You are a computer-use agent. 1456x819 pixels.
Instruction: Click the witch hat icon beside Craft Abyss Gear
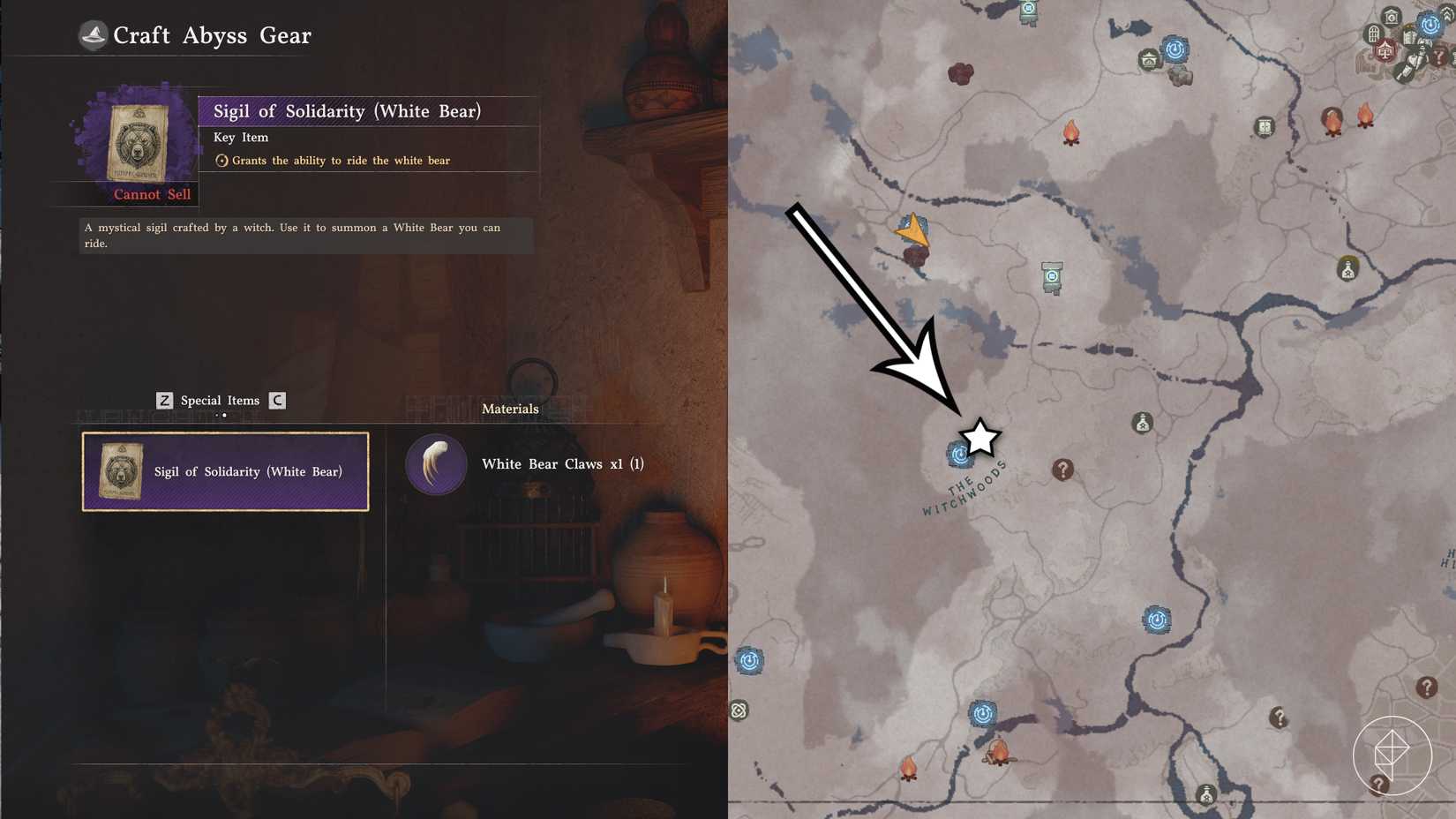tap(94, 34)
